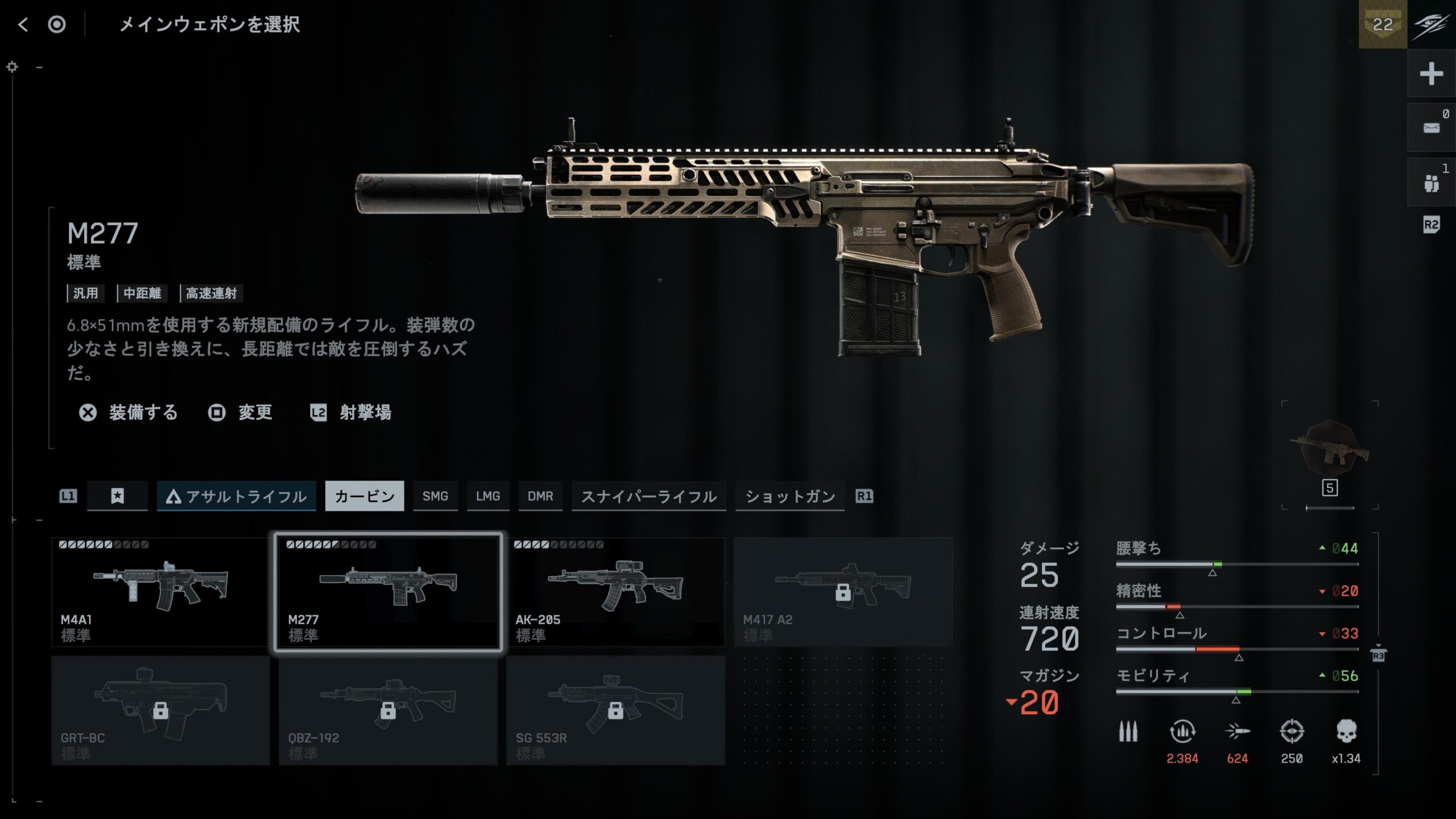Choose the M277 weapon tile
Screen dimensions: 1456x819
(x=388, y=592)
